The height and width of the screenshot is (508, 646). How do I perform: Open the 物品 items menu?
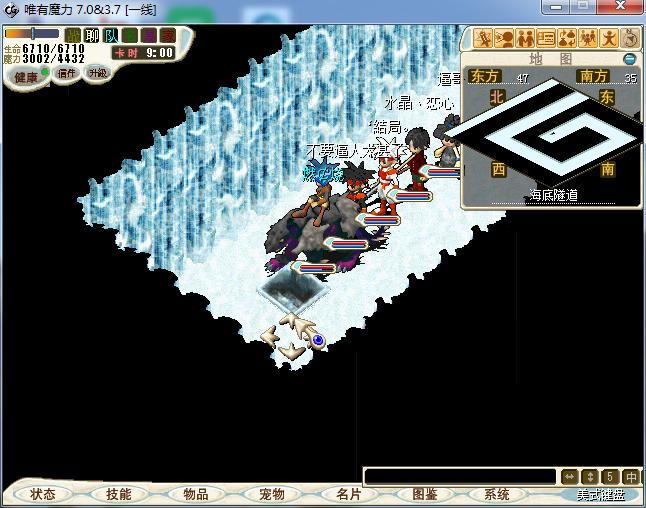[196, 494]
